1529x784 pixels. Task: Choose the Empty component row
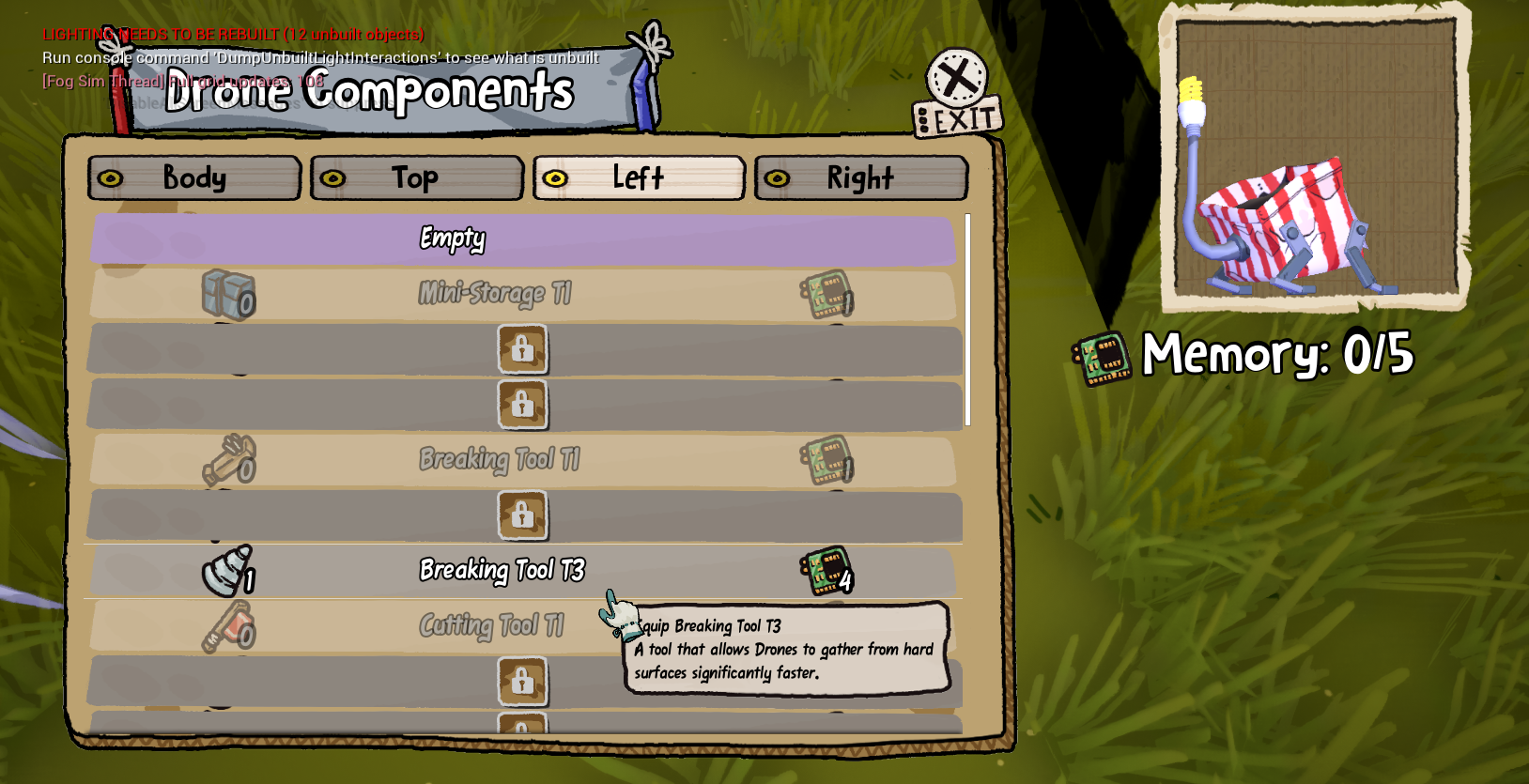[x=522, y=239]
